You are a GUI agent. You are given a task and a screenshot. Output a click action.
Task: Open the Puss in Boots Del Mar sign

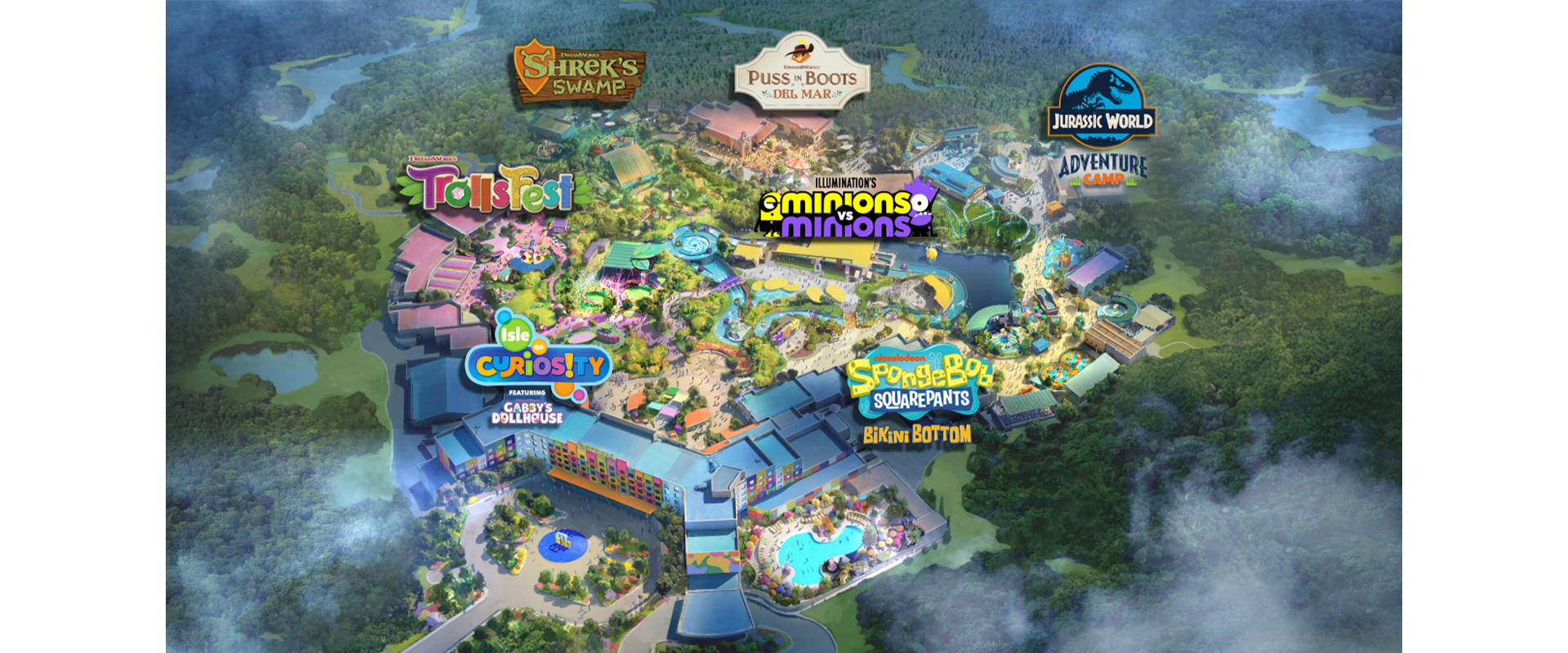801,75
